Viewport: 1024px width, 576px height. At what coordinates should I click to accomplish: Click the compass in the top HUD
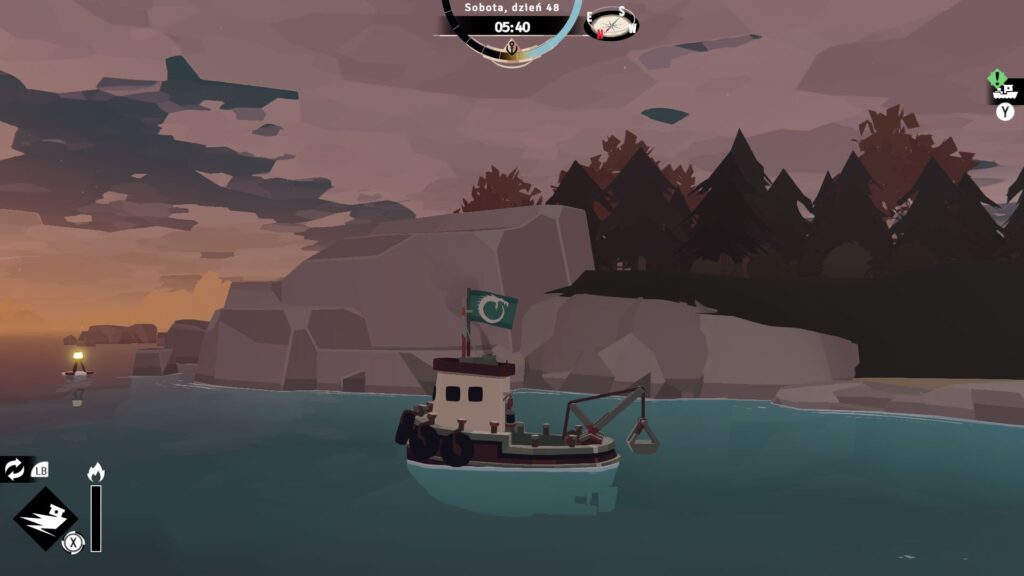tap(612, 24)
